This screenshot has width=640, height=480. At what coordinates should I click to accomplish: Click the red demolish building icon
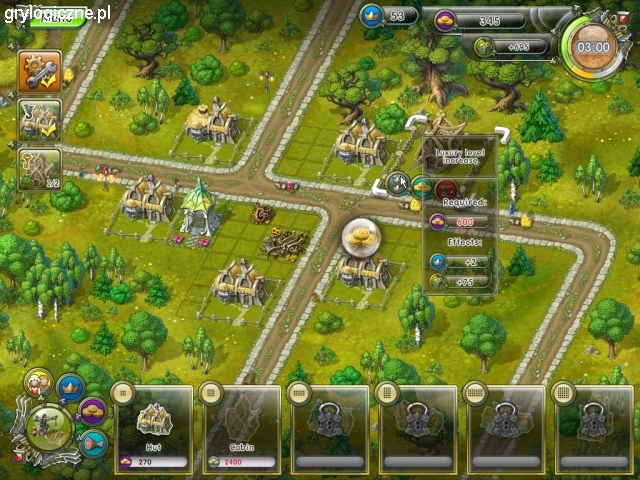pos(446,188)
